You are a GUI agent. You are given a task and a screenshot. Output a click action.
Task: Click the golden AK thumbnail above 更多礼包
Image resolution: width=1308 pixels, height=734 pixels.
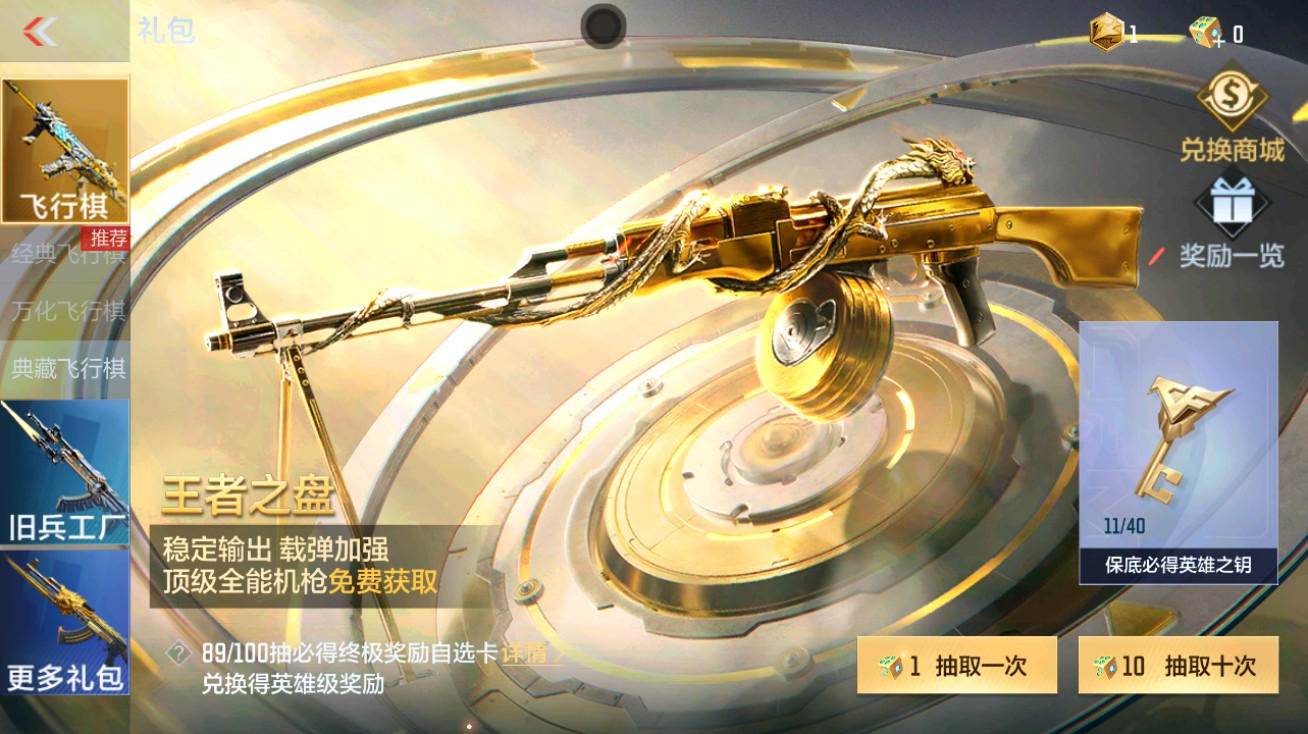[x=64, y=612]
